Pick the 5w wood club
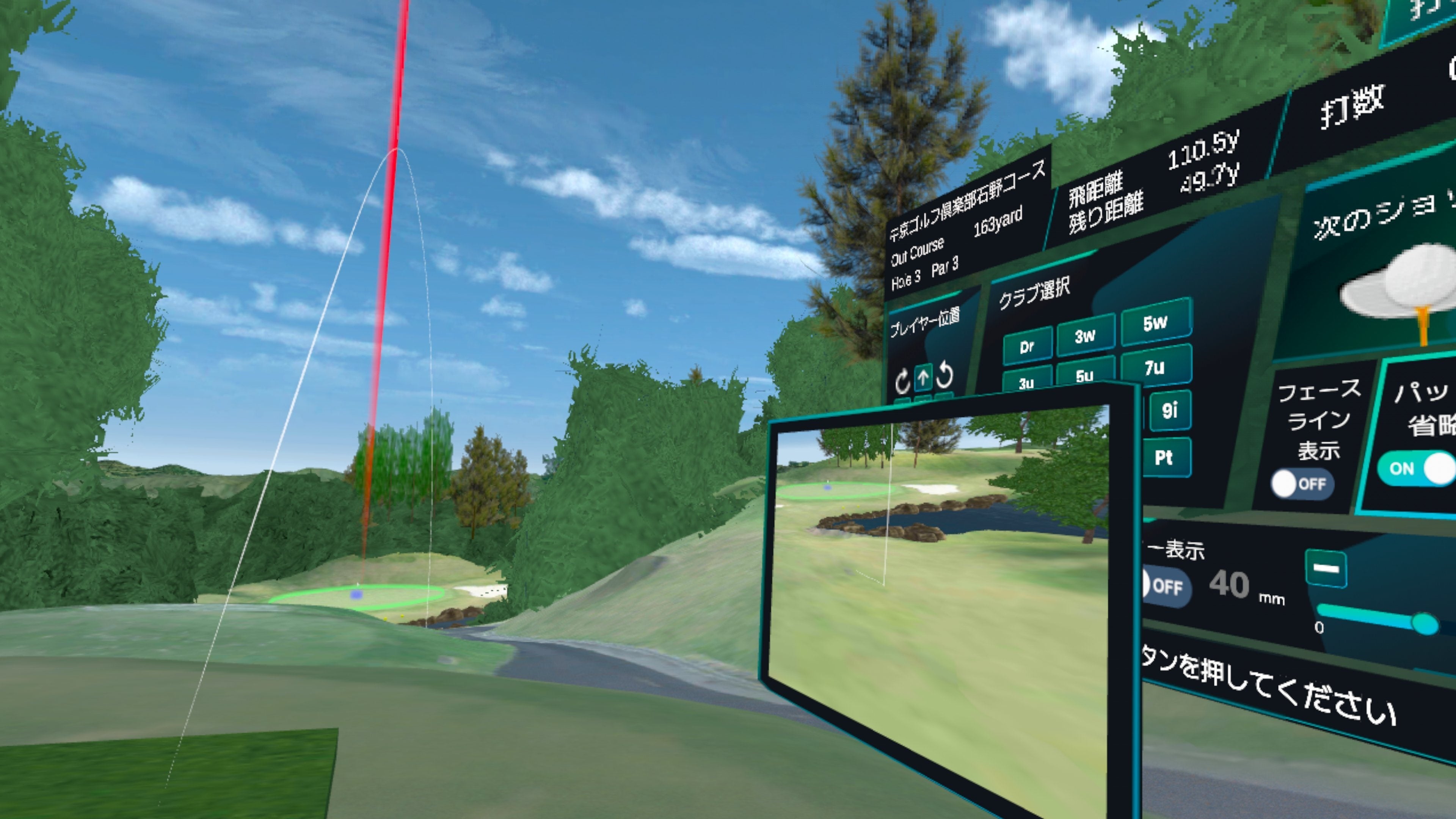 point(1155,323)
